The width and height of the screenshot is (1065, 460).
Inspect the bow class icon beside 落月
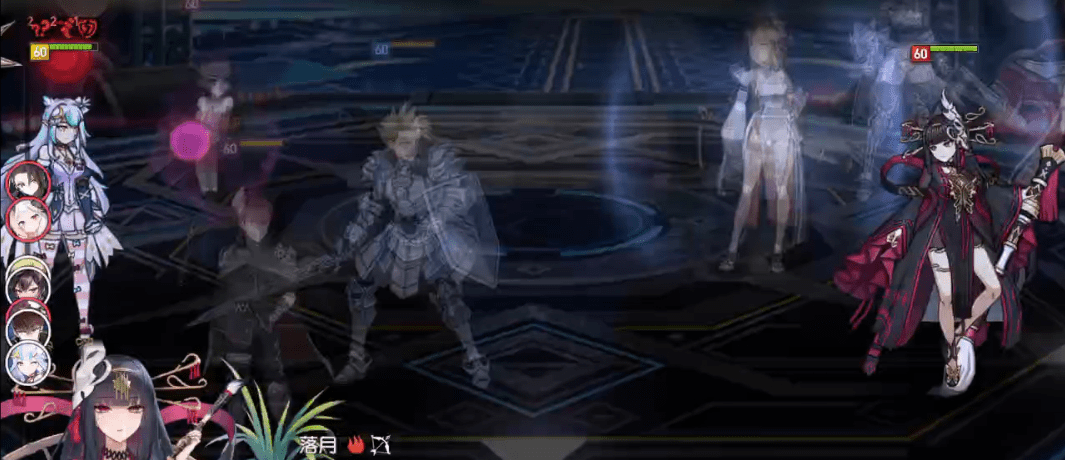tap(379, 445)
